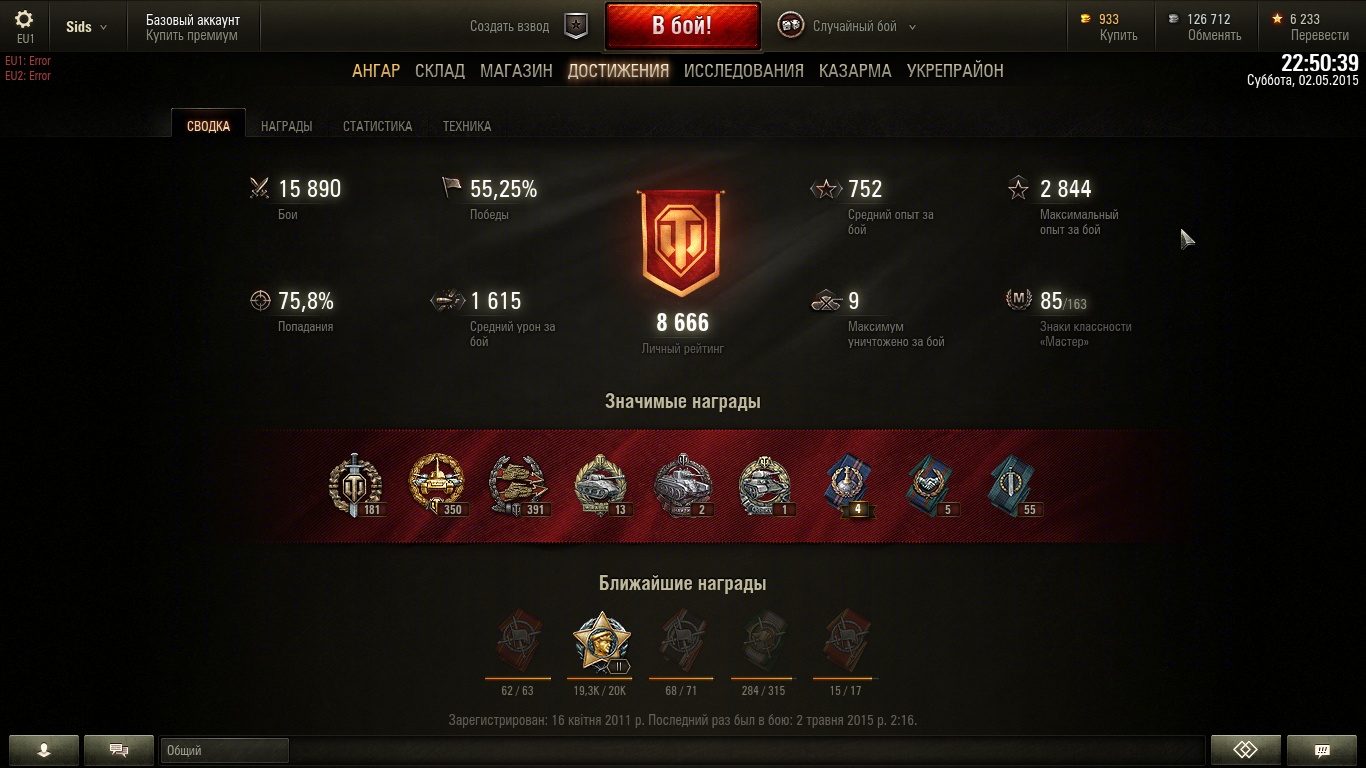Viewport: 1366px width, 768px height.
Task: Exchange credits with «Обменять»
Action: (x=1214, y=35)
